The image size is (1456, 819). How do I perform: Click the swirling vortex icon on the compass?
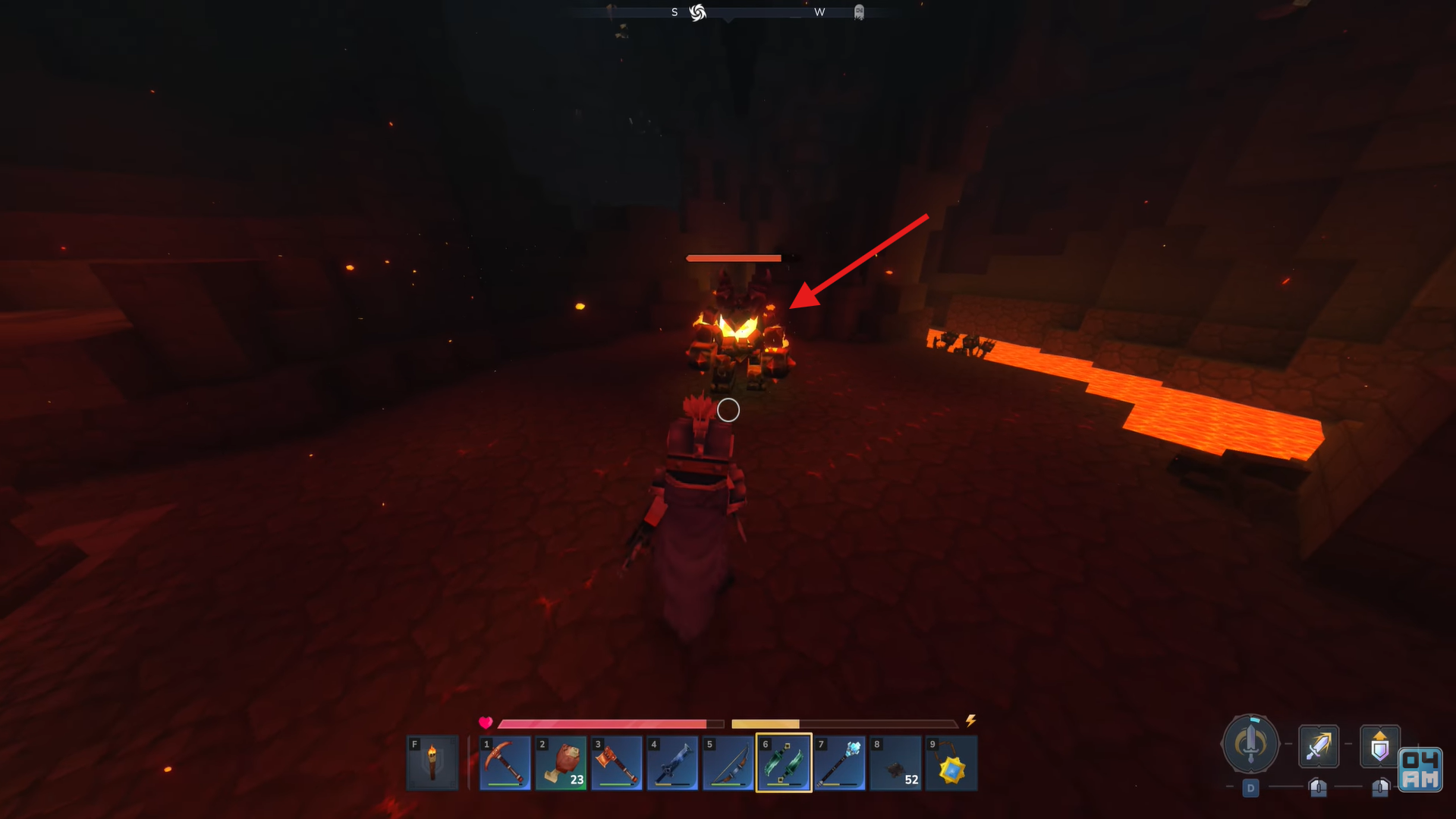click(698, 12)
